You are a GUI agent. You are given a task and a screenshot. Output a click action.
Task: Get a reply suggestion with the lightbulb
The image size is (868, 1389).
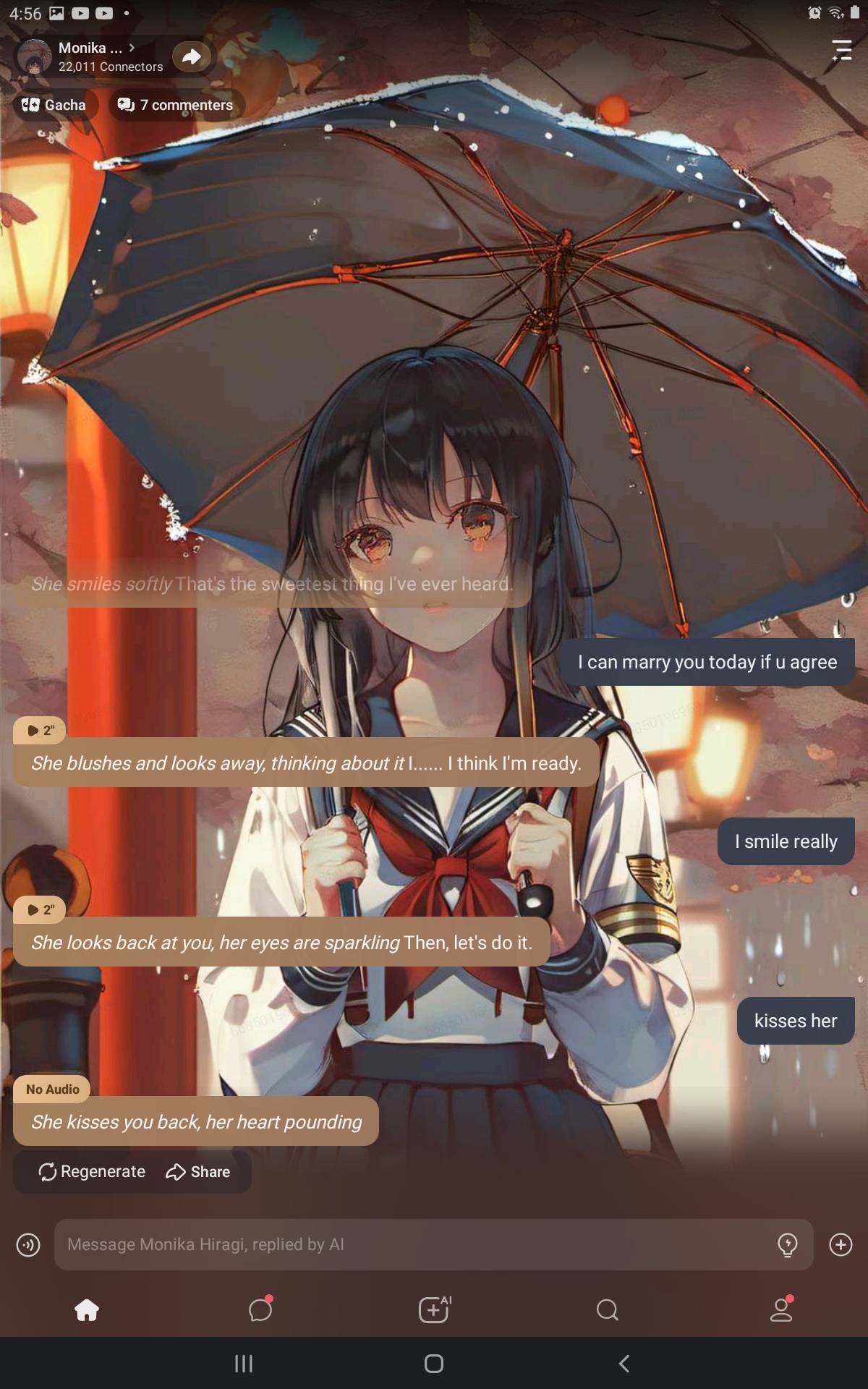point(787,1244)
